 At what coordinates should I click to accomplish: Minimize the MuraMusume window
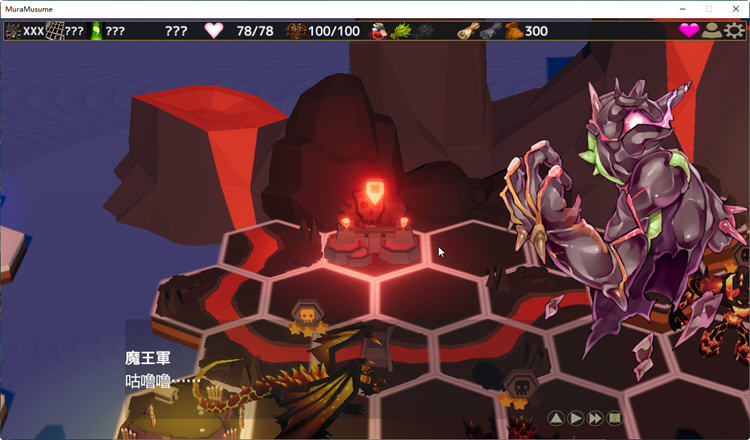click(x=681, y=8)
